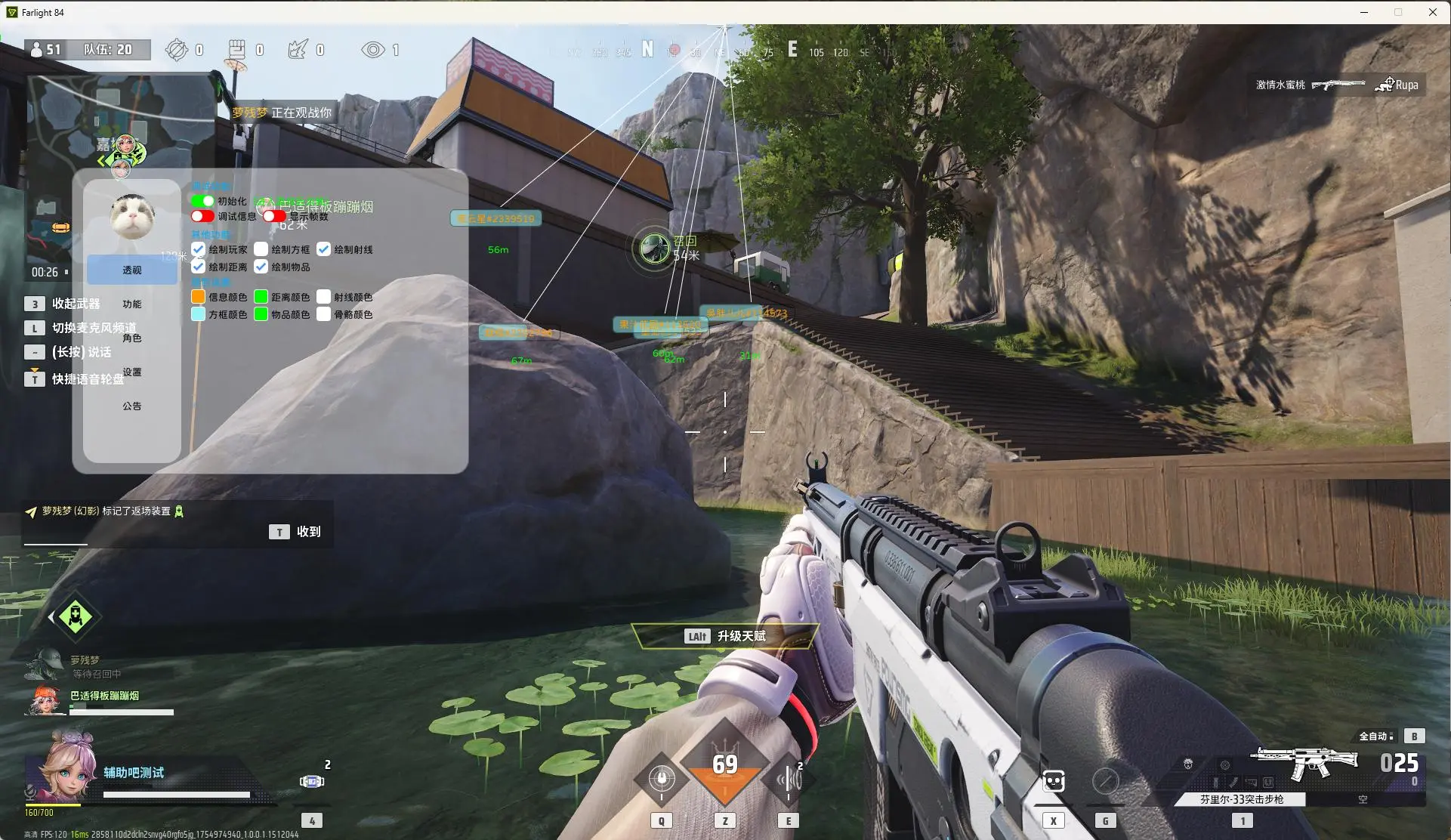This screenshot has width=1451, height=840.
Task: Enable the 调试信息 toggle
Action: (201, 216)
